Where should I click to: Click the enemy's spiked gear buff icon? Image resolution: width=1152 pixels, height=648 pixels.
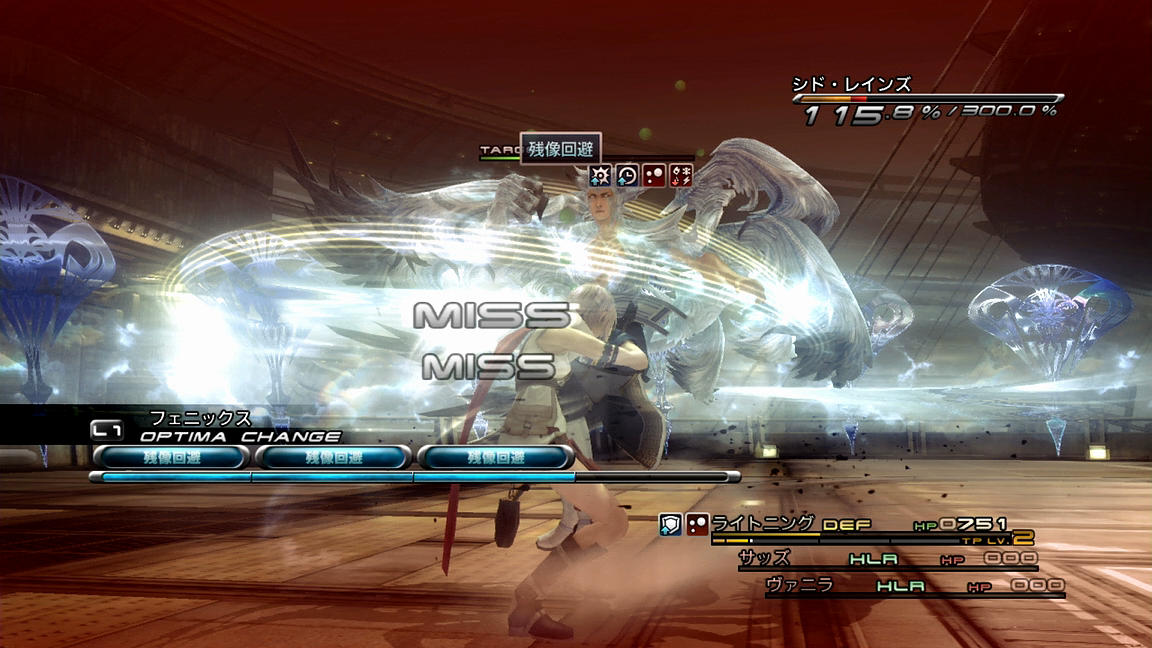(601, 176)
